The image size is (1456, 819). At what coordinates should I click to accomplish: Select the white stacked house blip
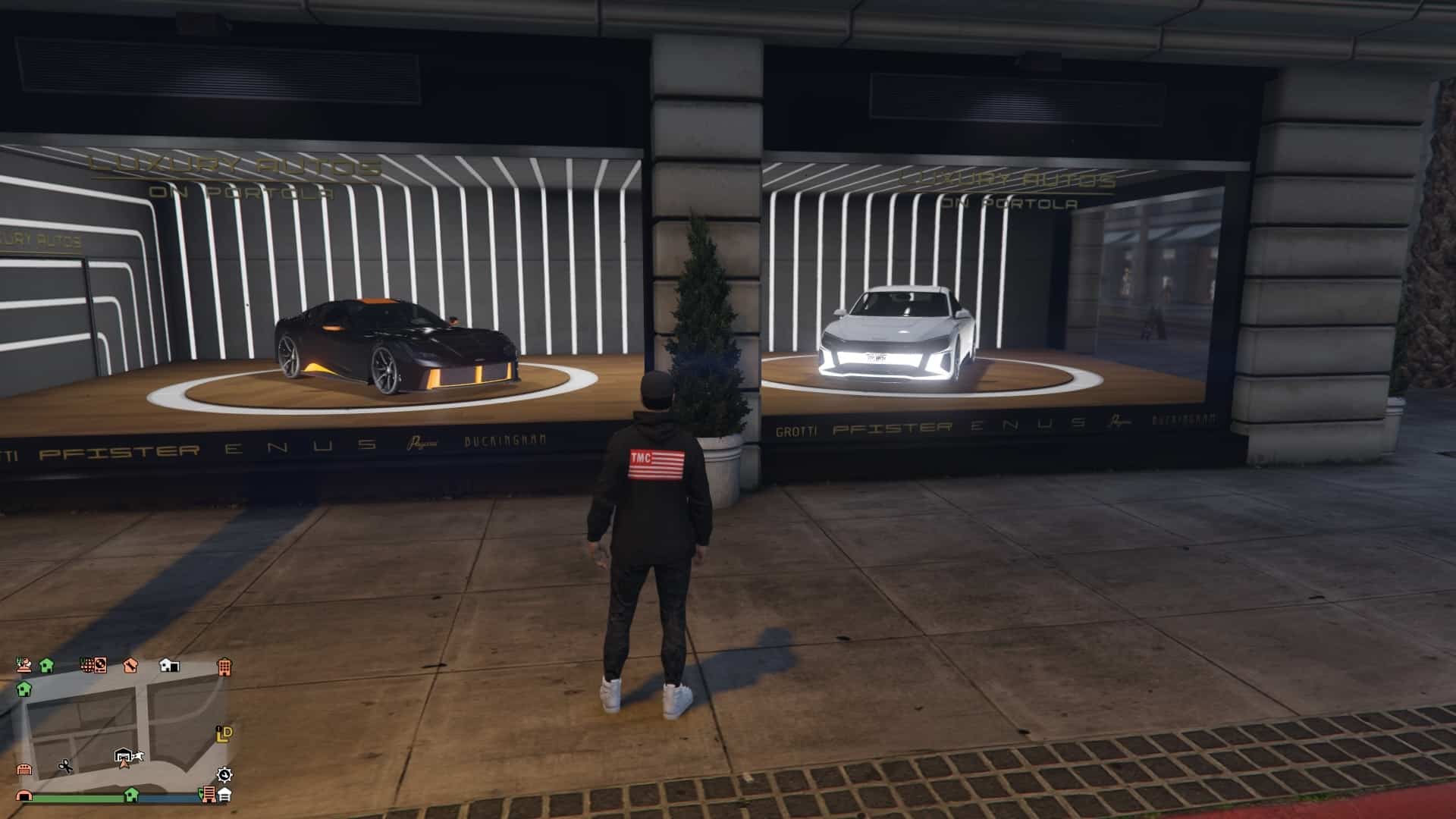[225, 795]
